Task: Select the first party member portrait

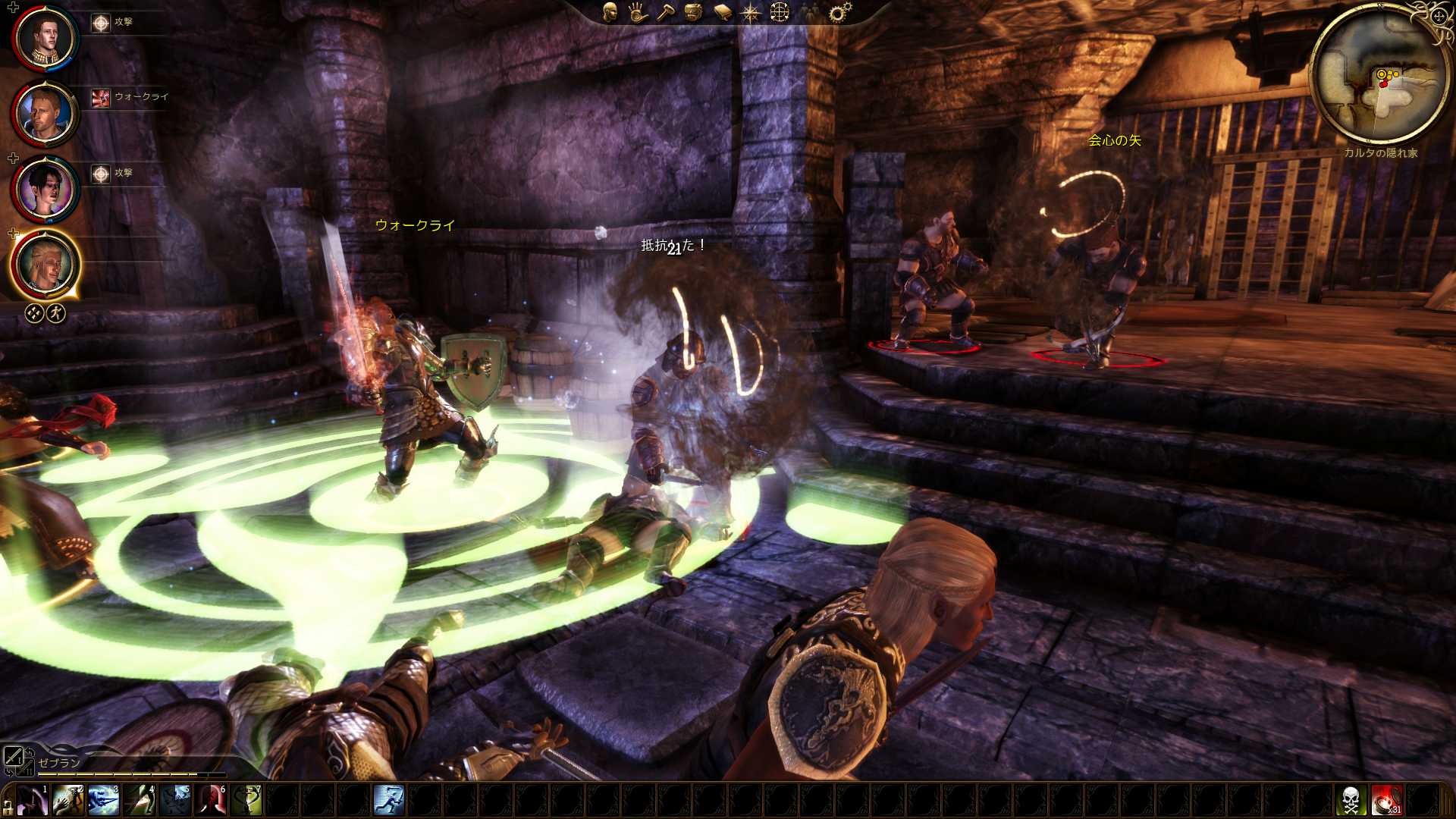Action: [x=45, y=38]
